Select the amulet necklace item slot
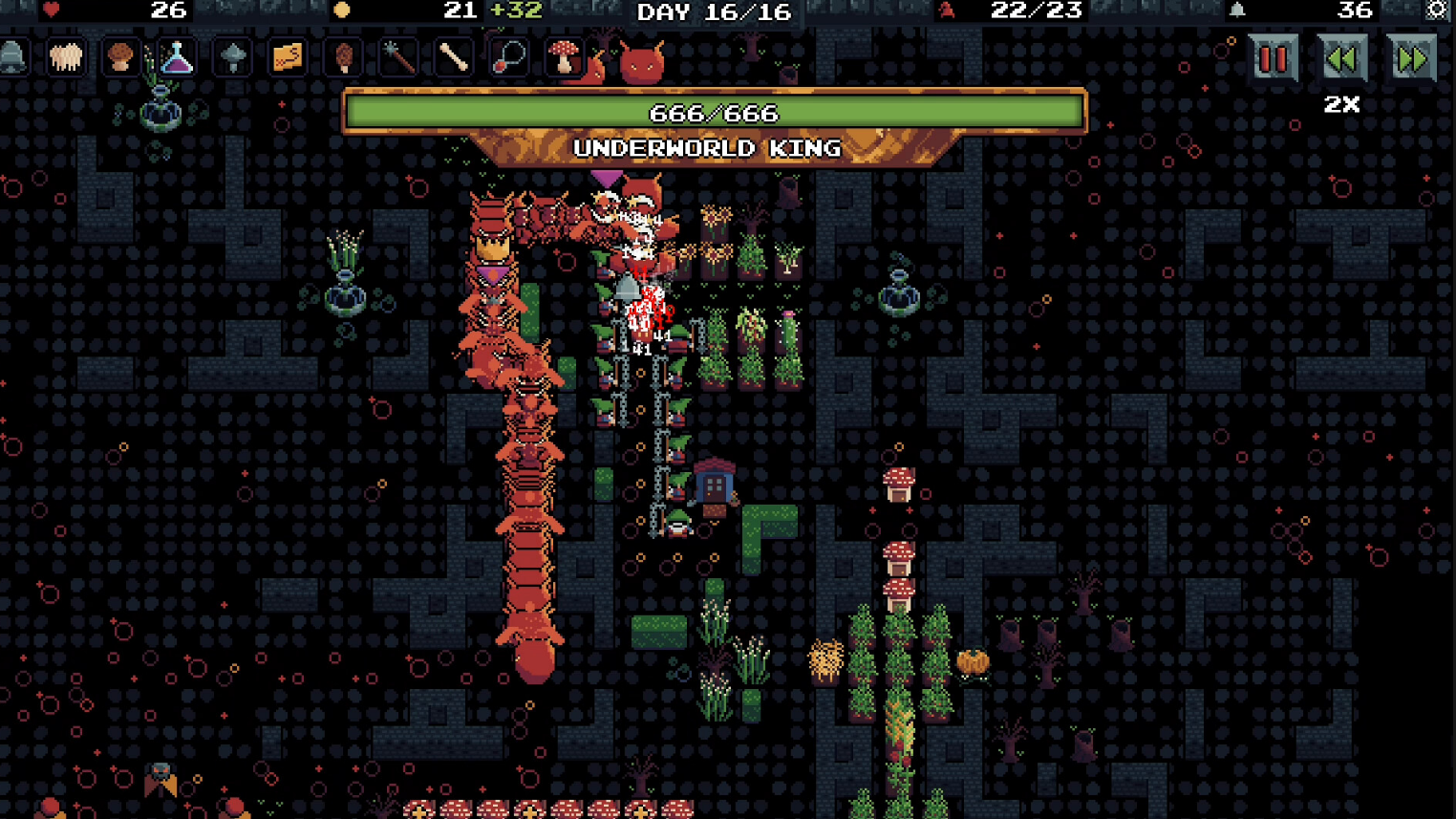 coord(510,57)
